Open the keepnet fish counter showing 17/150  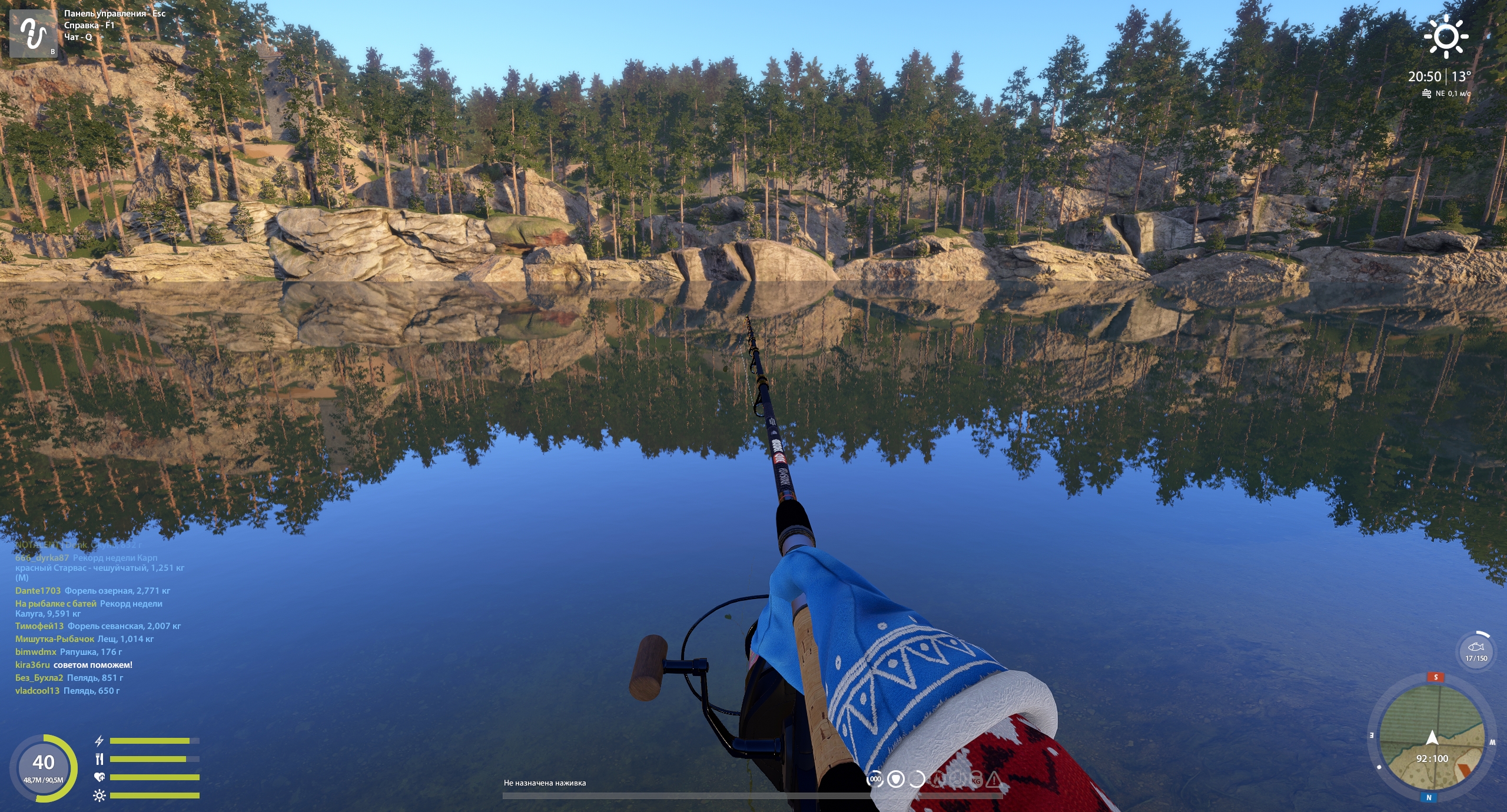(1476, 651)
